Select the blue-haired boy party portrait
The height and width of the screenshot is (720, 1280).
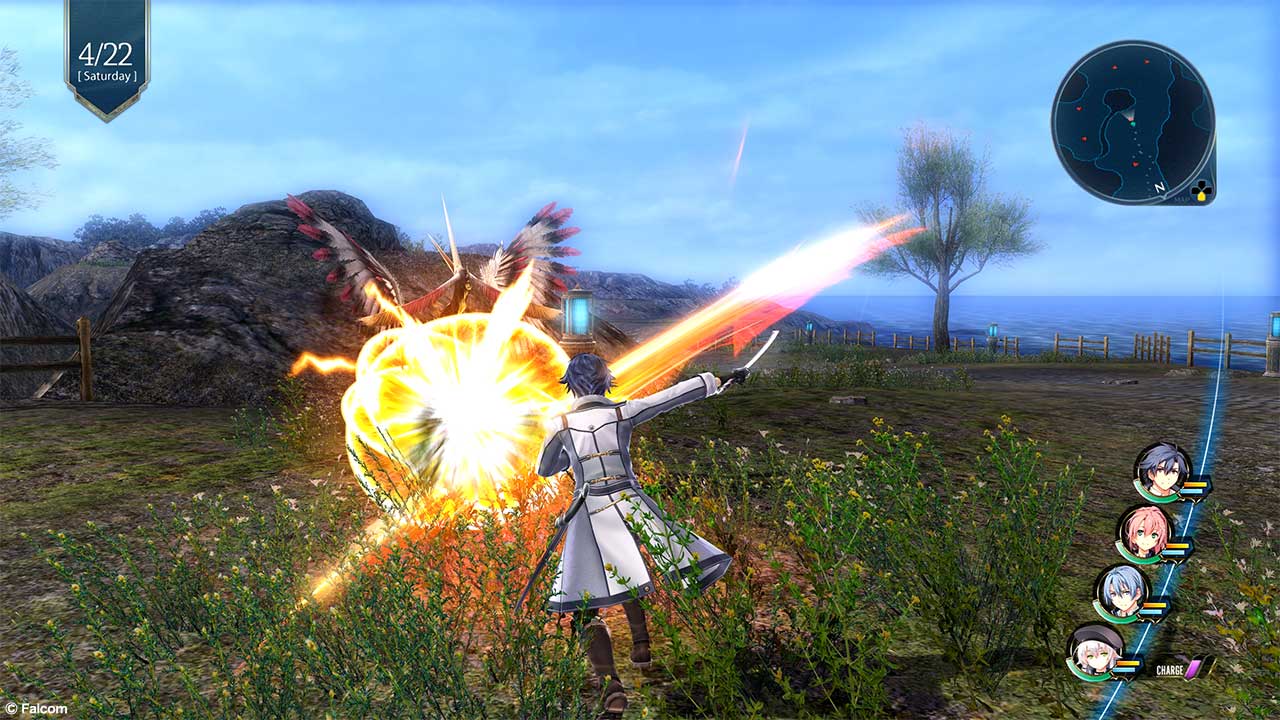[1120, 592]
